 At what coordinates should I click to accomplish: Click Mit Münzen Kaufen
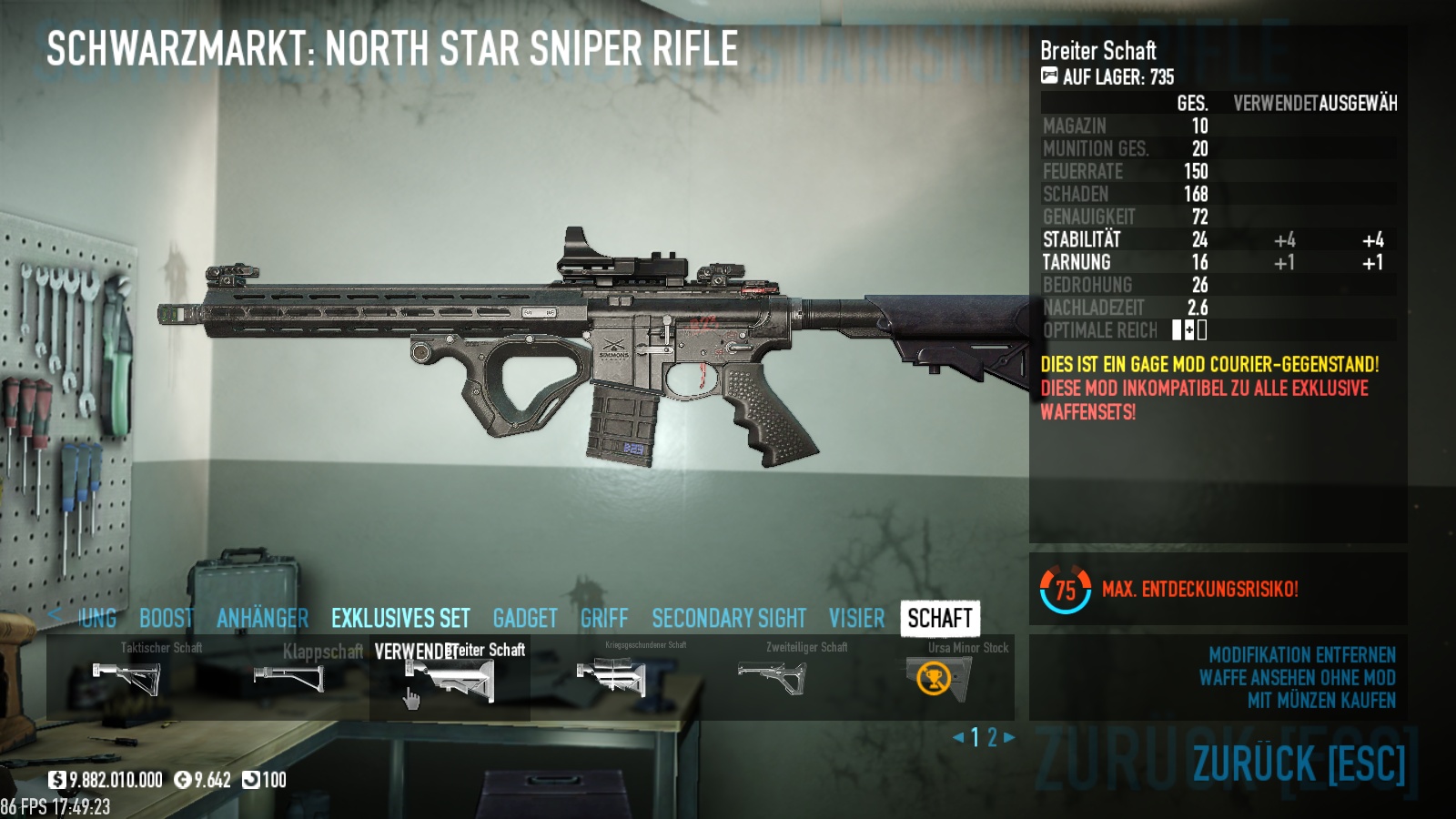pos(1321,701)
